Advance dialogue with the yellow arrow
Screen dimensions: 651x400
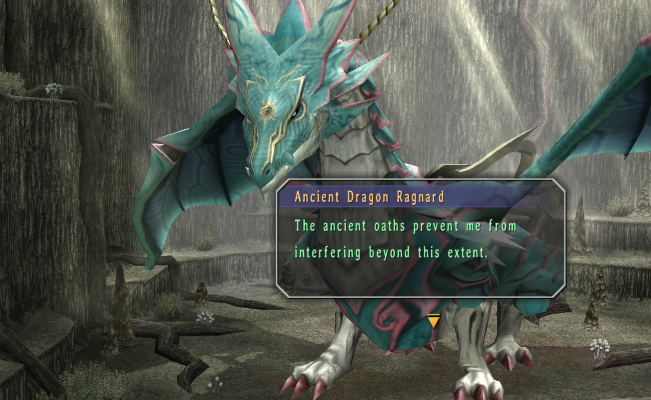pos(433,320)
